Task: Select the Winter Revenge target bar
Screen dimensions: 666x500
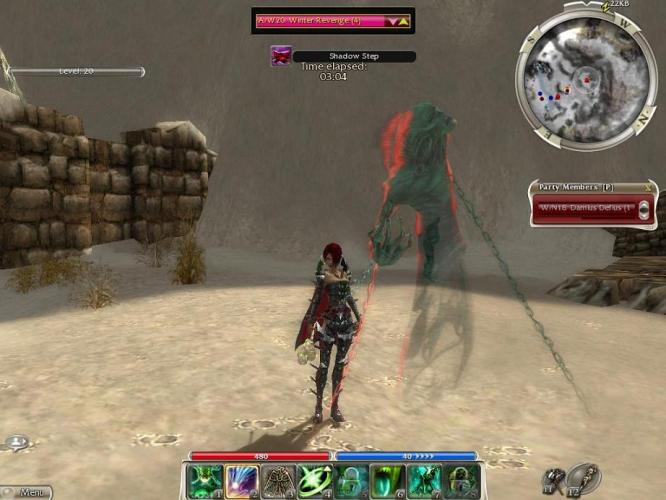Action: 320,20
